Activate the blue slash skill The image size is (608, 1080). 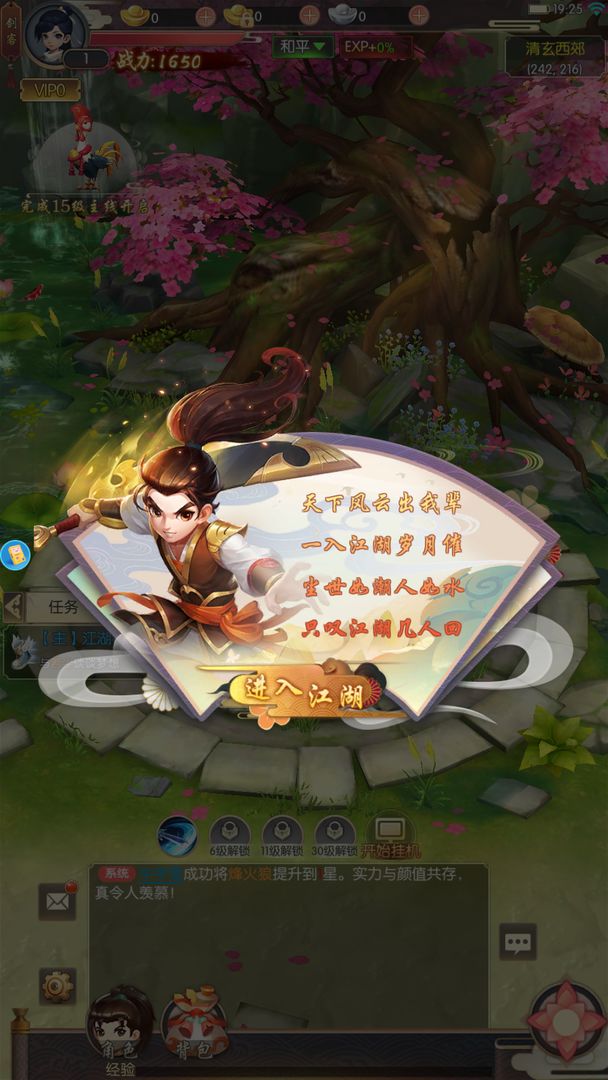pyautogui.click(x=177, y=835)
